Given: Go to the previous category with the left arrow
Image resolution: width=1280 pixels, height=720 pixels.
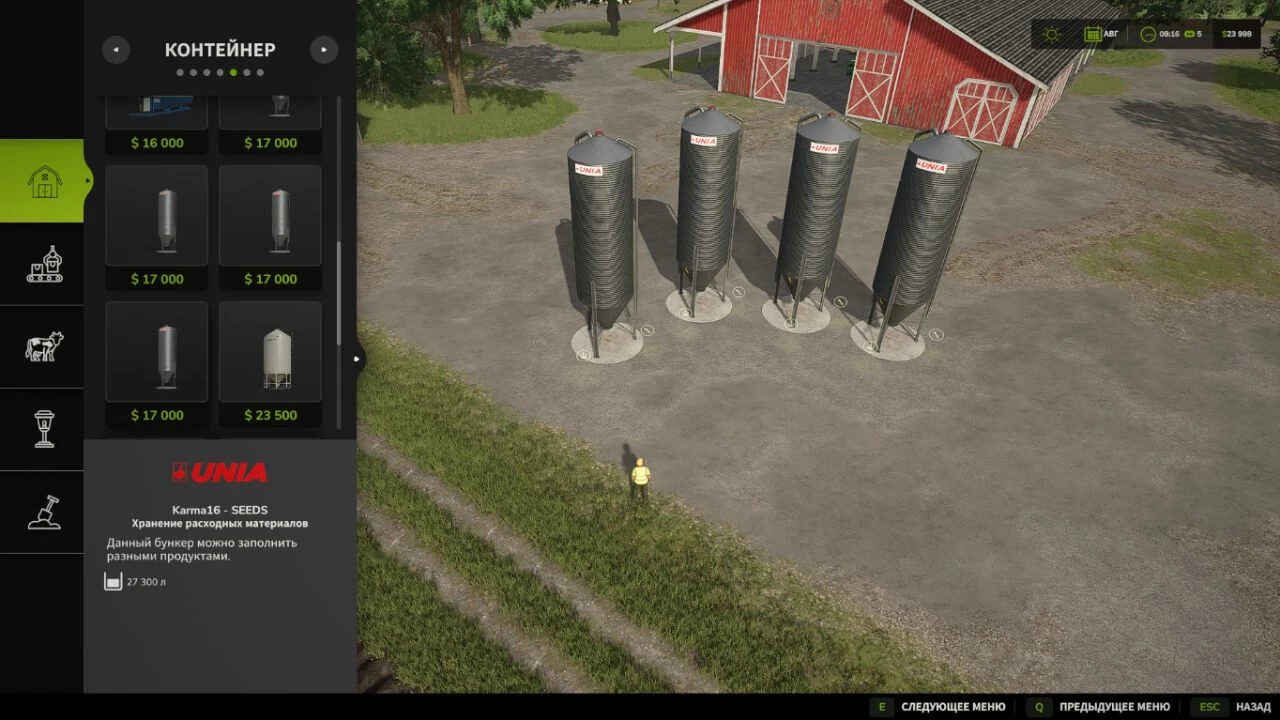Looking at the screenshot, I should click(x=116, y=50).
